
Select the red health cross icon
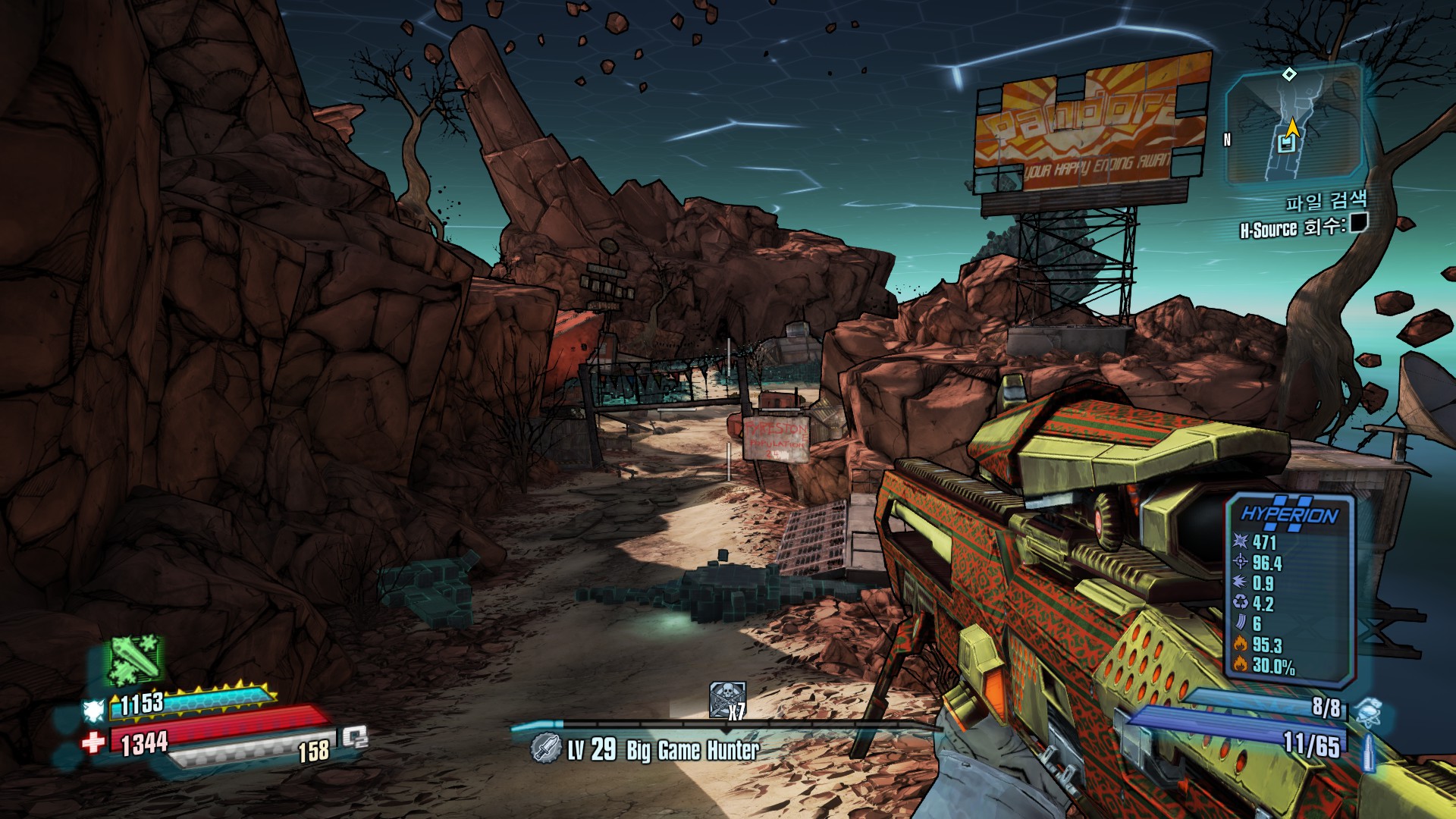(94, 742)
